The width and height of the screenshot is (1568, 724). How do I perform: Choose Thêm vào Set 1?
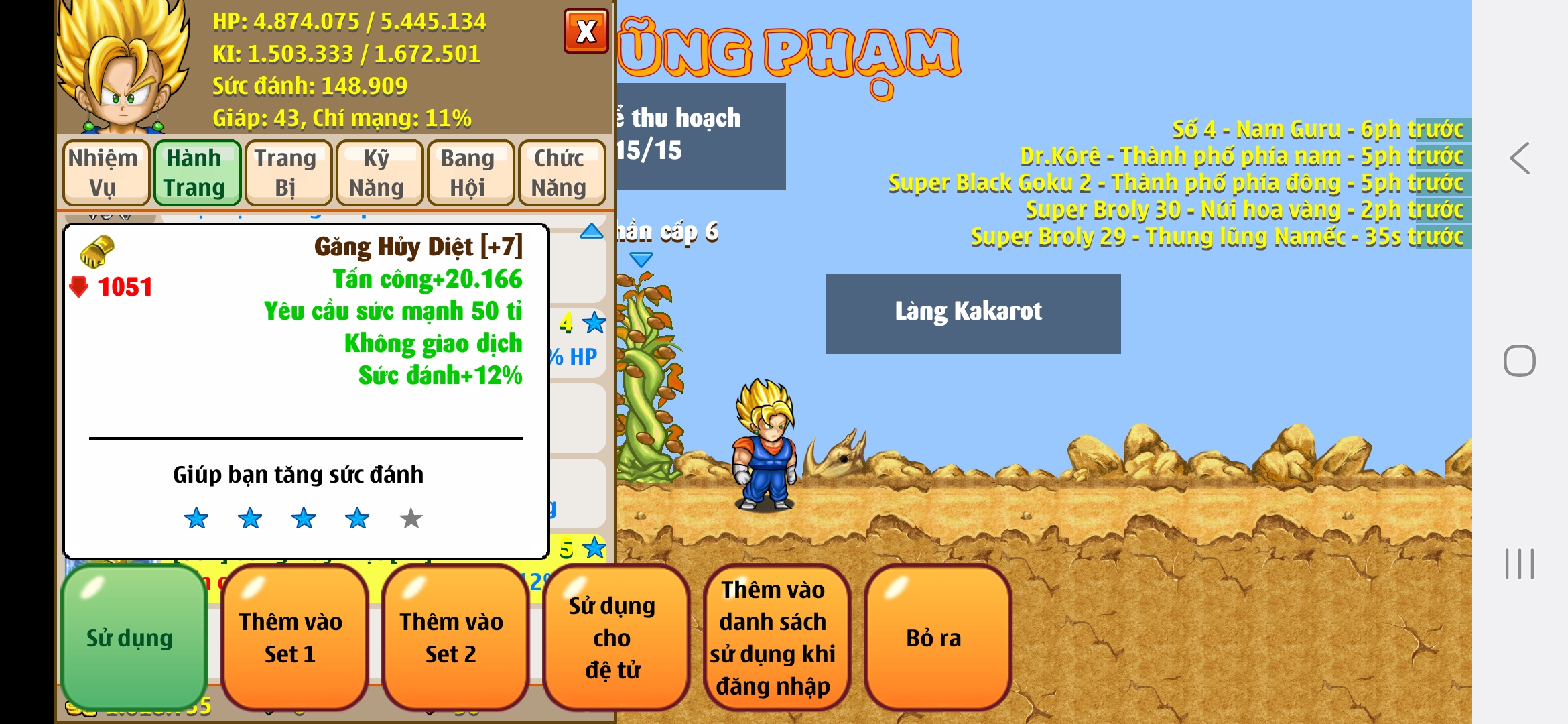pos(291,638)
